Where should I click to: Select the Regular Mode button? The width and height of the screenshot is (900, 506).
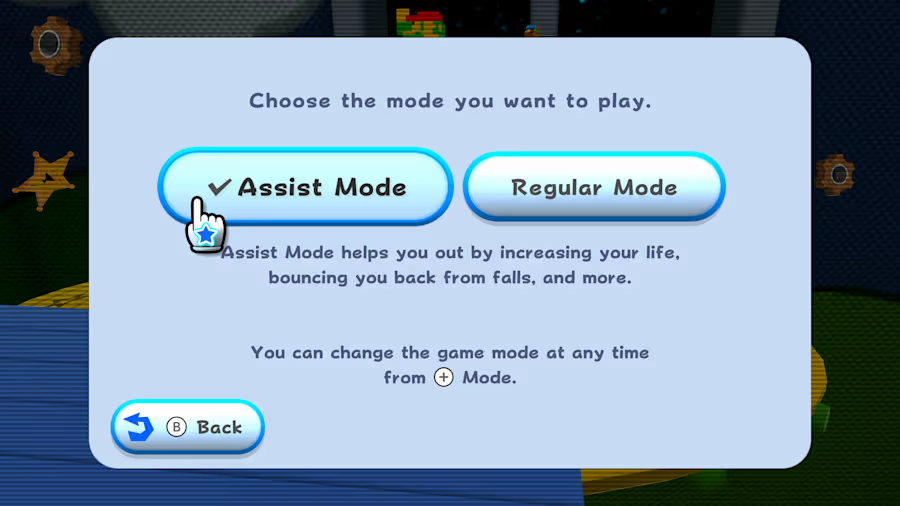[x=594, y=187]
